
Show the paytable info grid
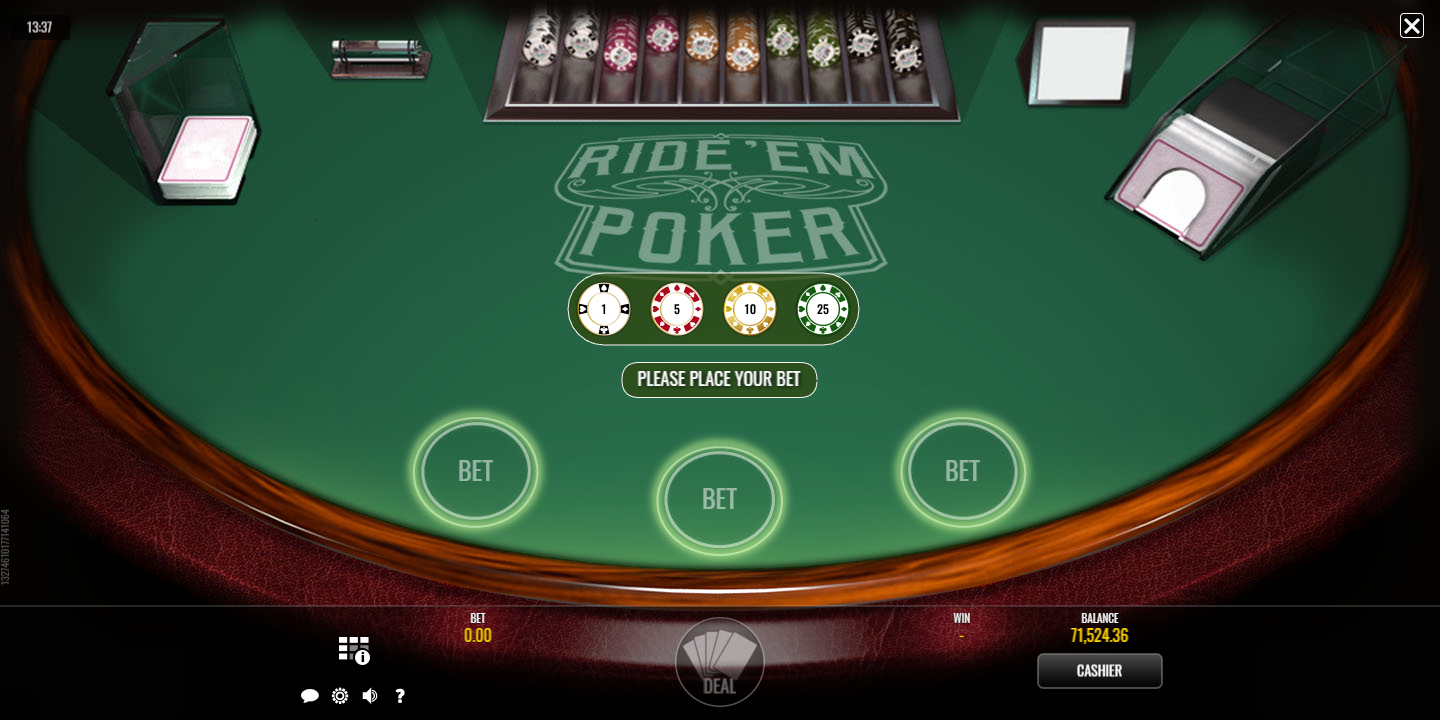354,650
